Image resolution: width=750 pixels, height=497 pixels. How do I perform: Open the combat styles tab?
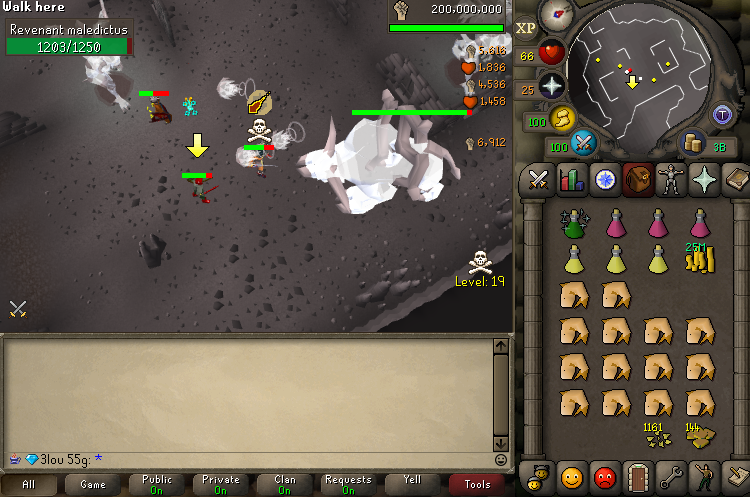pyautogui.click(x=537, y=180)
